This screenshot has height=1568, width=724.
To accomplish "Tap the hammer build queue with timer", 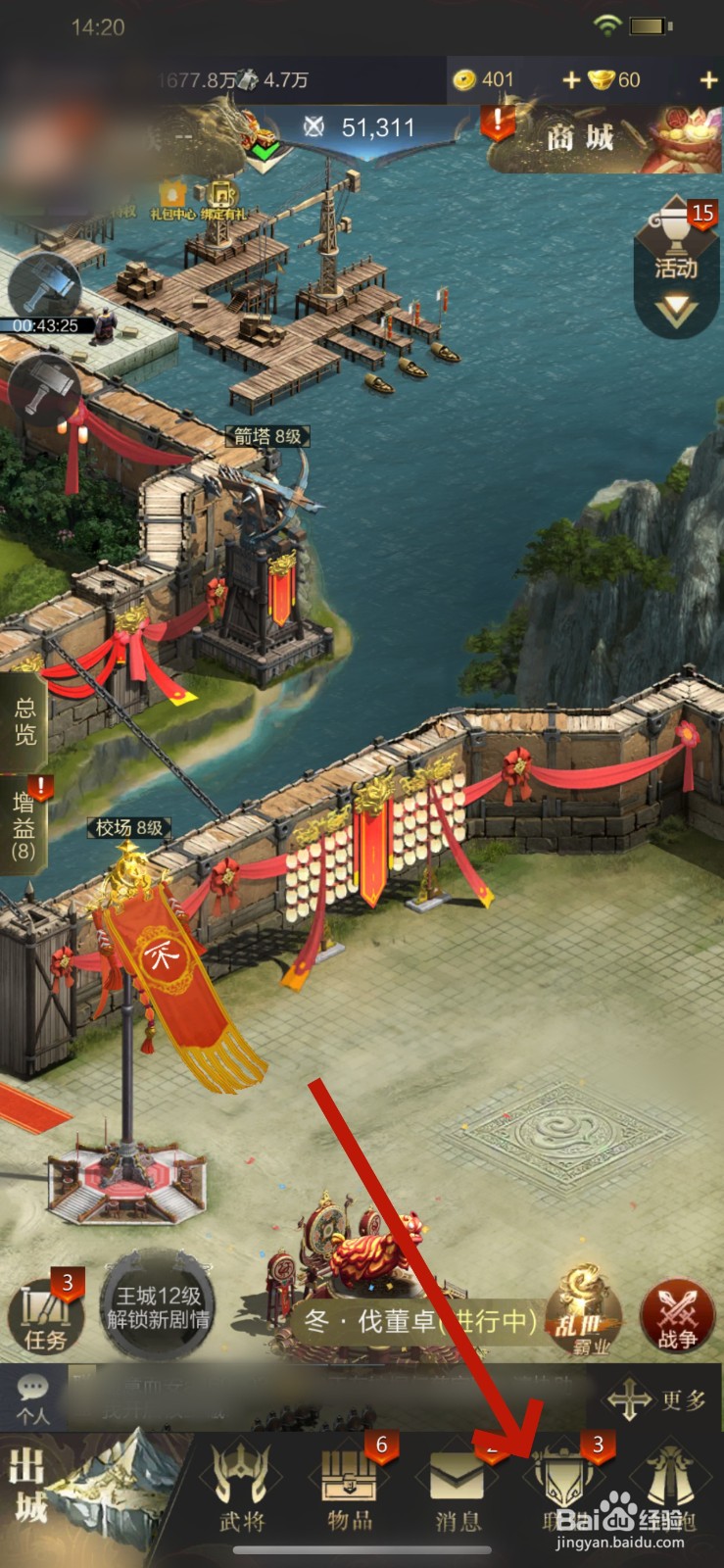I will point(44,289).
